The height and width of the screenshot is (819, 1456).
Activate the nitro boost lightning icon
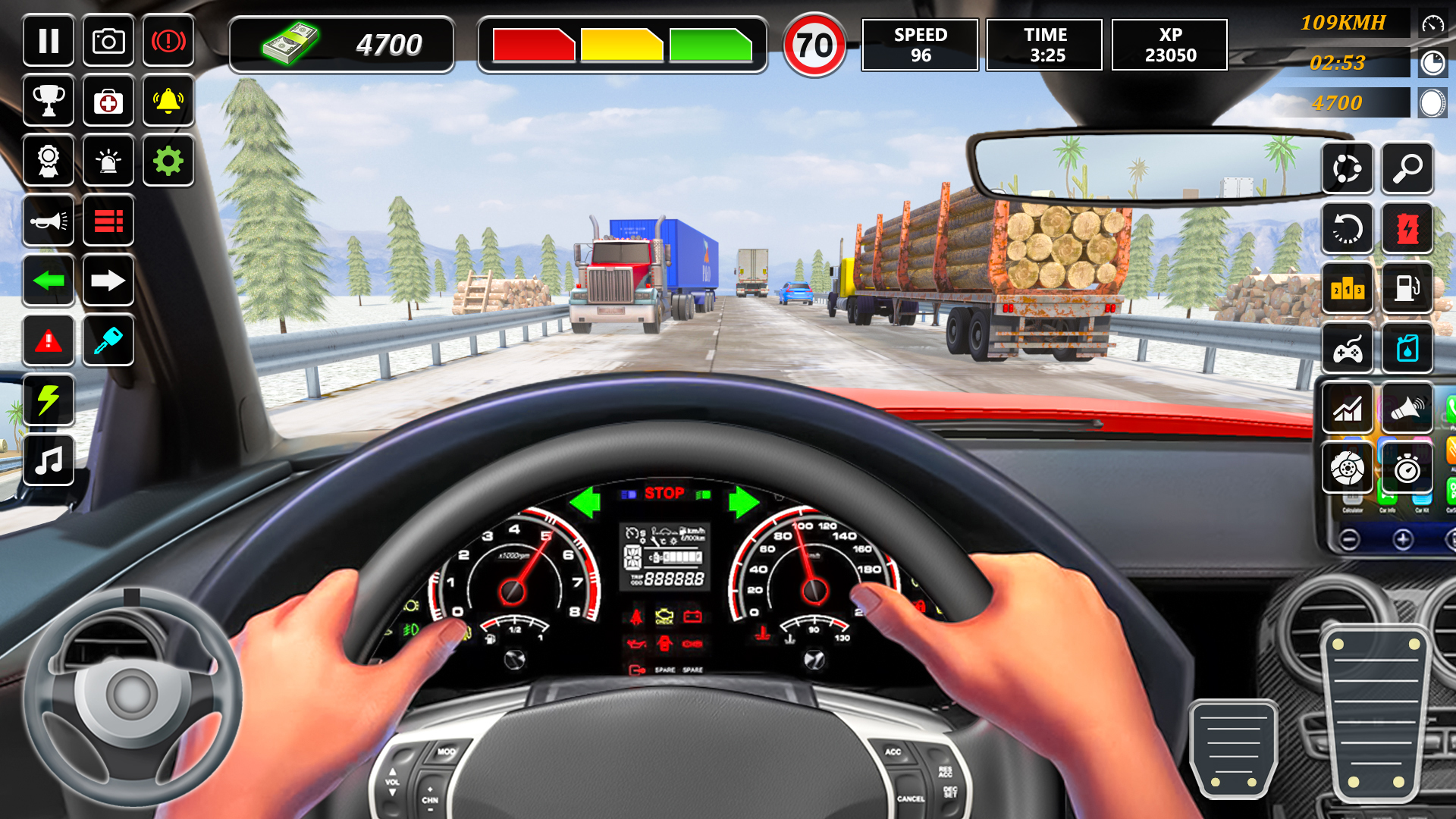49,401
